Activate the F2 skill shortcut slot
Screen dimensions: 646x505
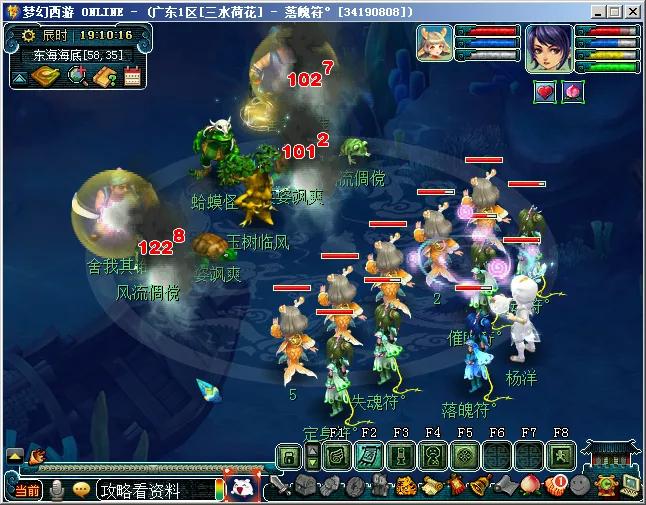[x=369, y=455]
